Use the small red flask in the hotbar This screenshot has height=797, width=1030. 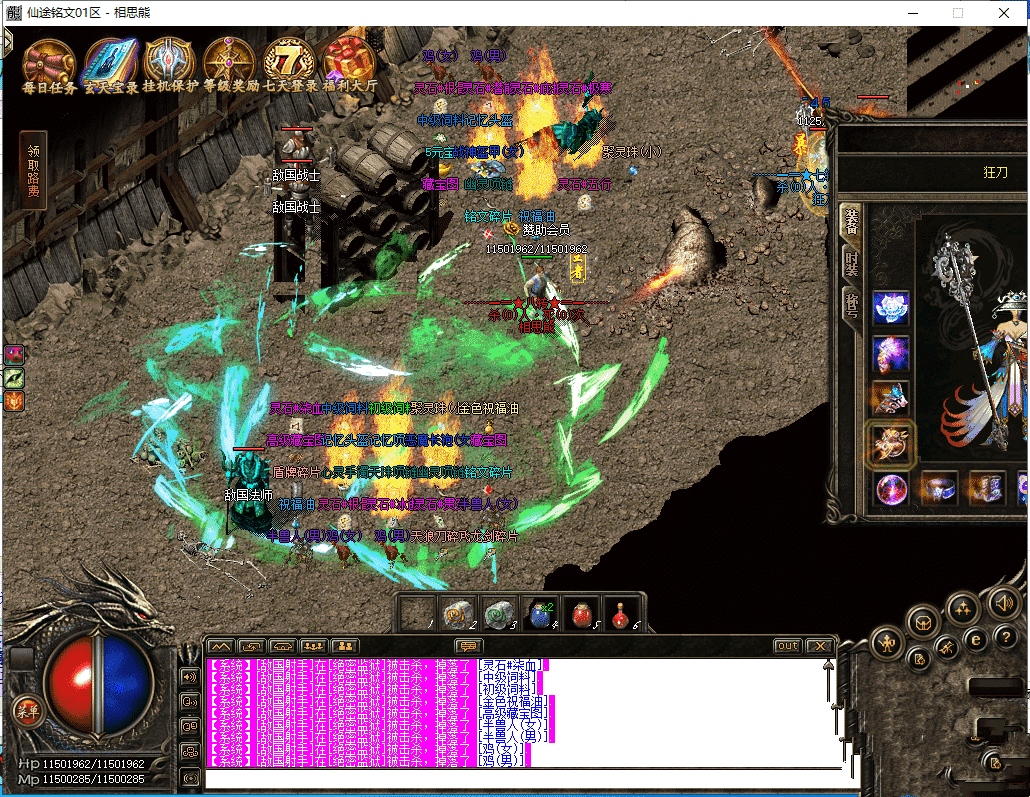click(622, 612)
